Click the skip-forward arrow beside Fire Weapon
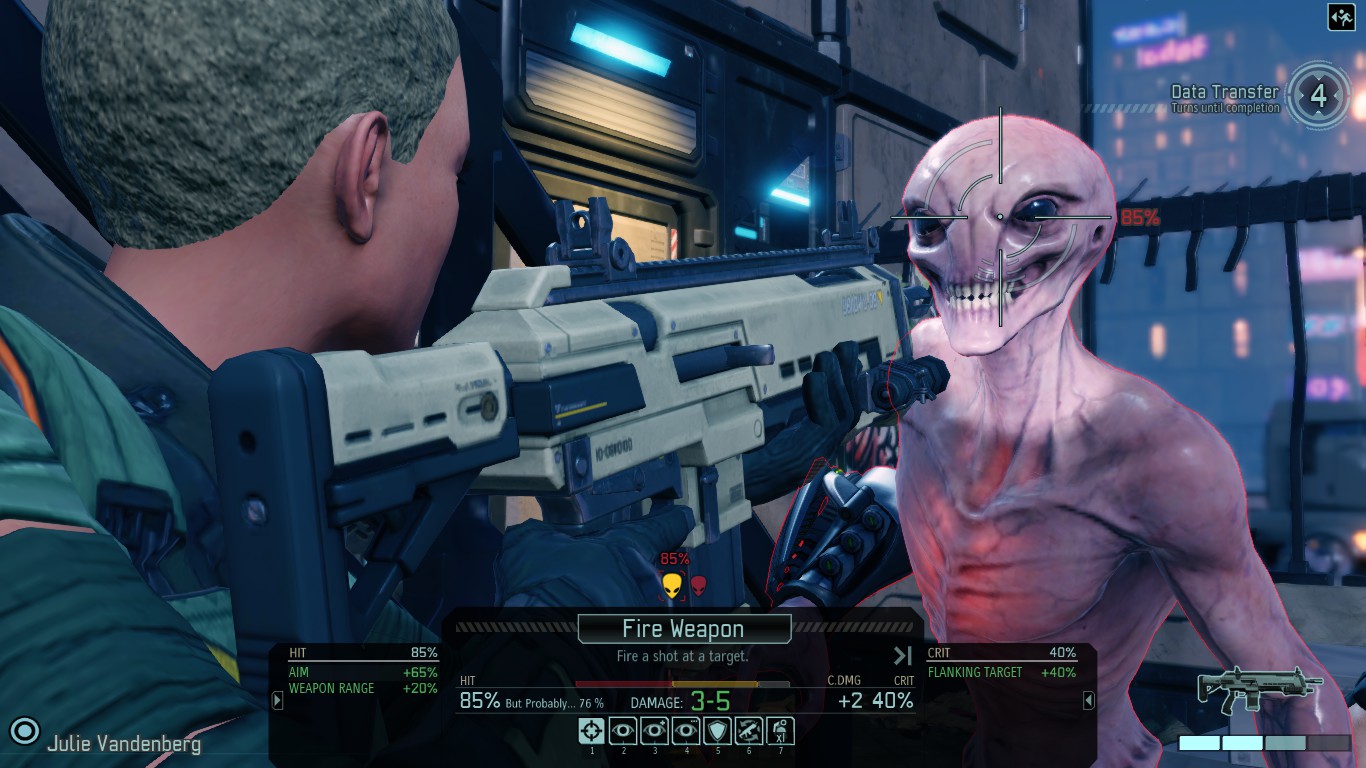The image size is (1366, 768). (x=903, y=656)
